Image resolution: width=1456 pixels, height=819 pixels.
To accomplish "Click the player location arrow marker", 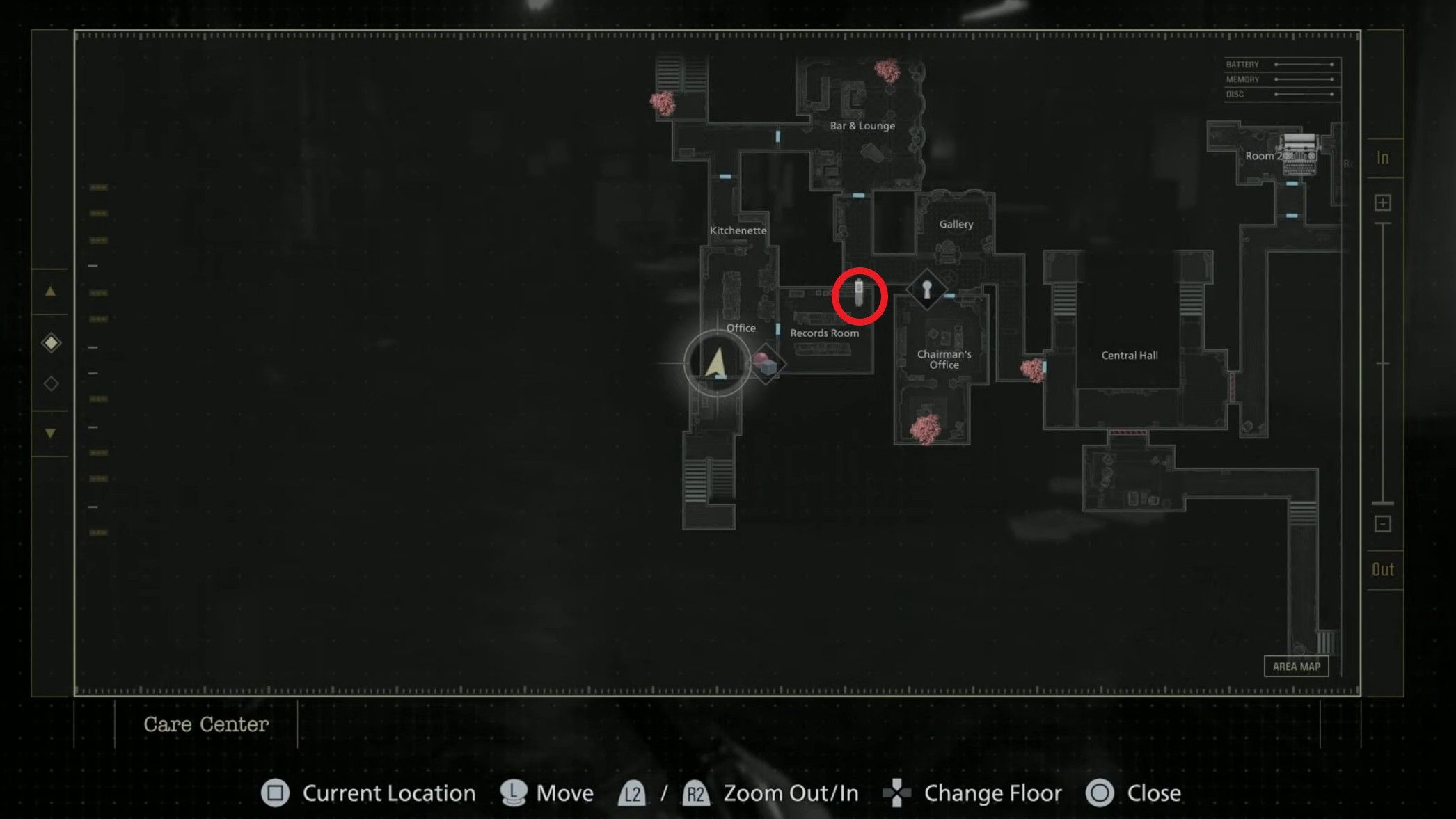I will pos(716,363).
